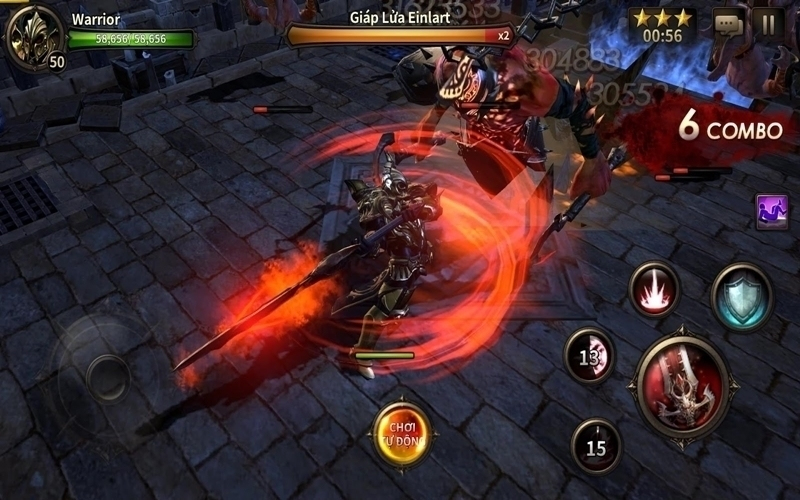
Task: Cast the white burst skill
Action: 655,290
